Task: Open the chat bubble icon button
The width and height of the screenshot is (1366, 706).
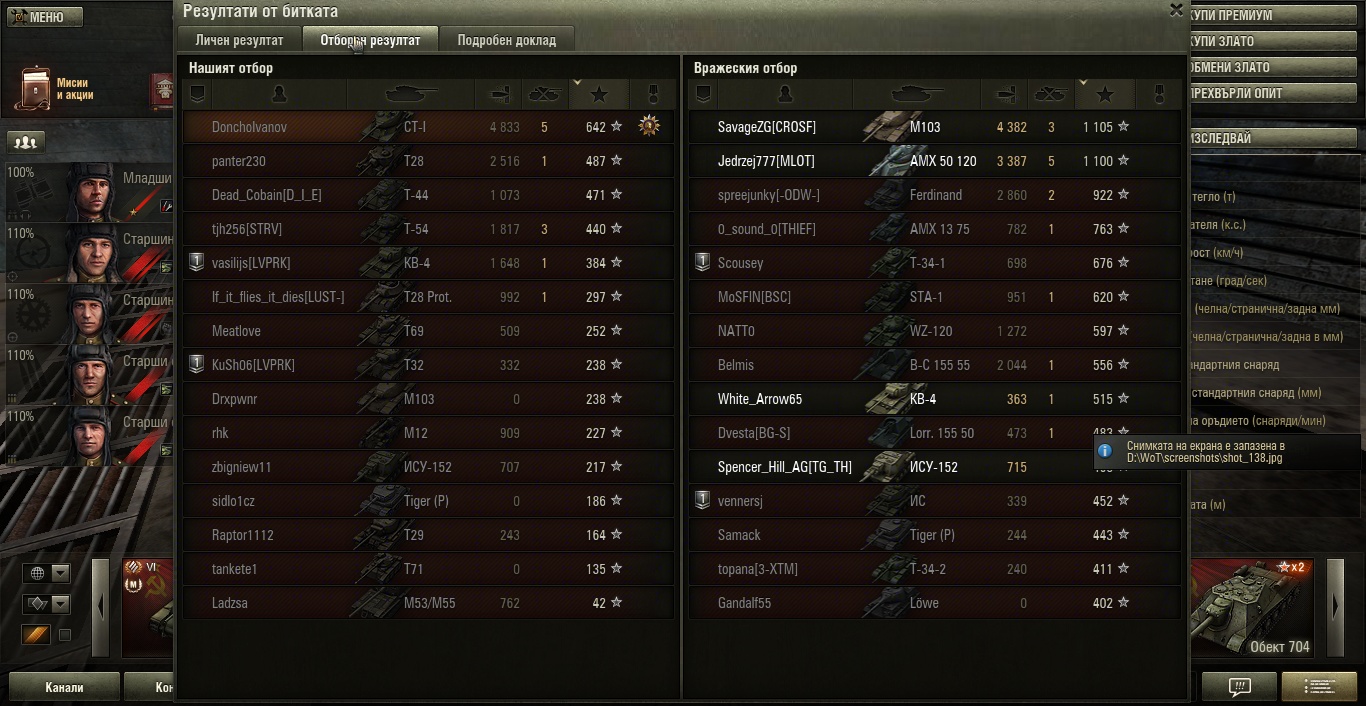Action: pyautogui.click(x=1239, y=687)
